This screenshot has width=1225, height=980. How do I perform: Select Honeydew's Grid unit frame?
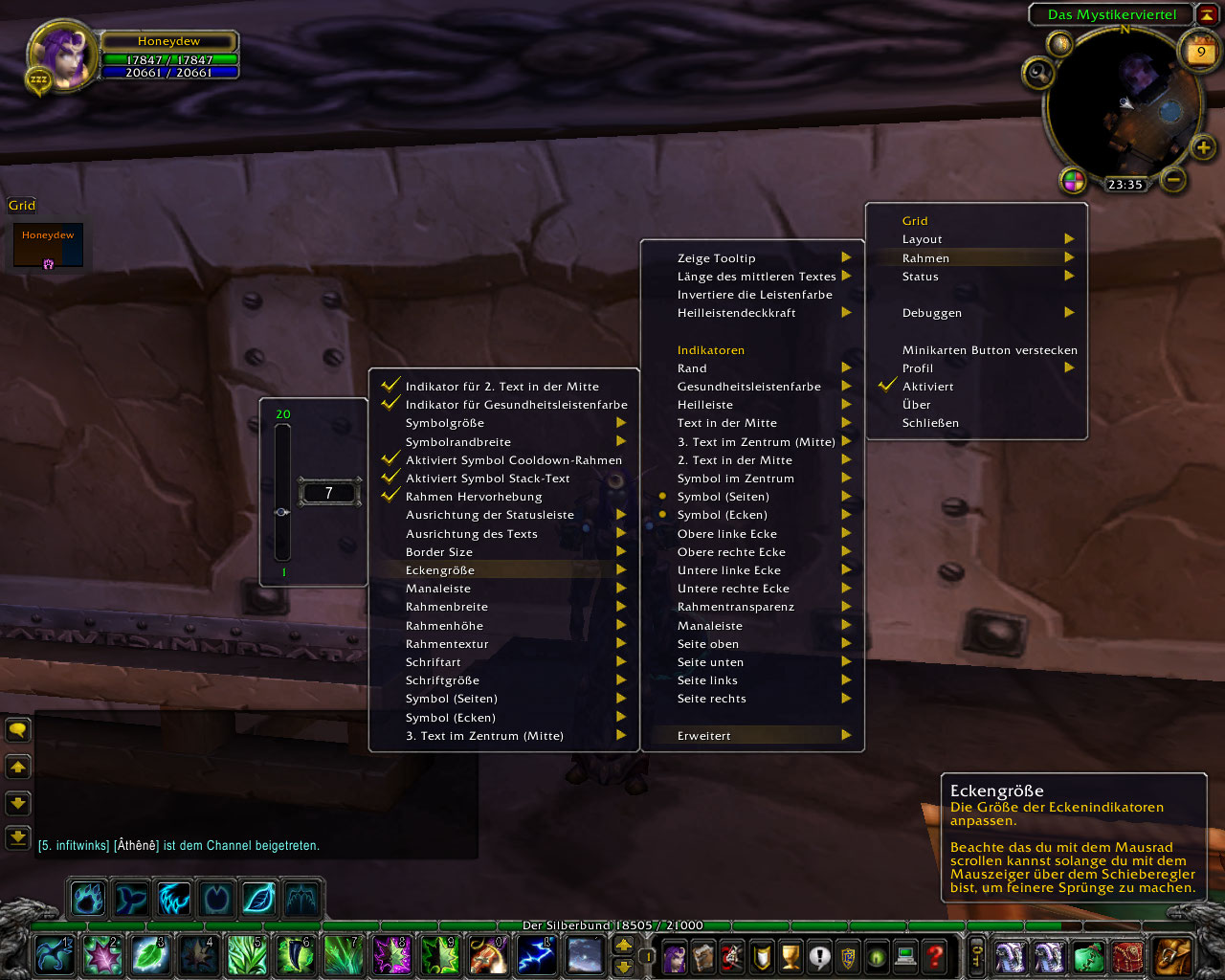pos(48,246)
